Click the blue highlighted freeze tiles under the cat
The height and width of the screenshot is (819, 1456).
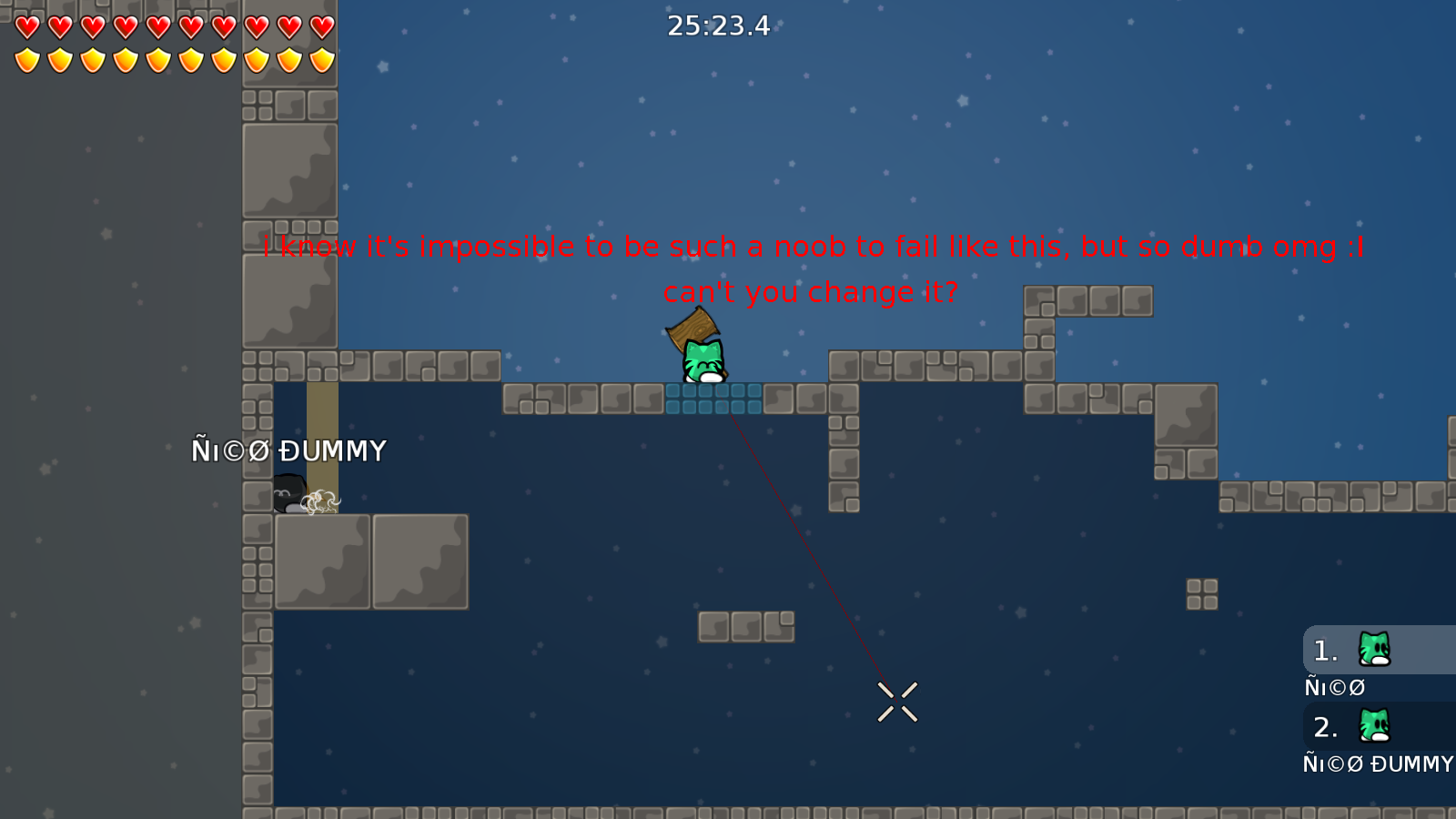[x=713, y=399]
